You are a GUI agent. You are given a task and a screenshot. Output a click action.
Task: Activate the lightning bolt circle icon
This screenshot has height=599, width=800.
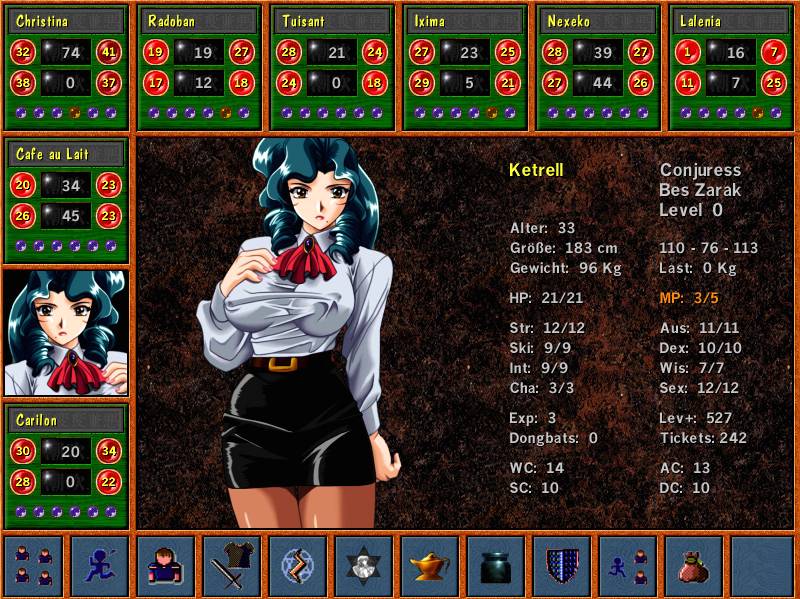click(x=298, y=566)
